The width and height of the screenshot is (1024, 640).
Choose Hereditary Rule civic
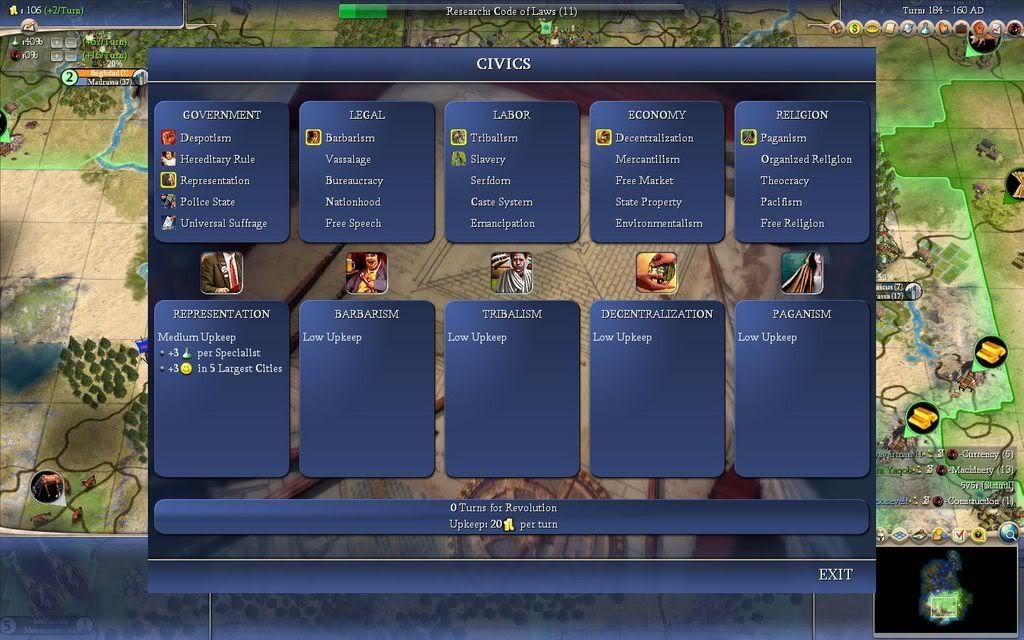(x=216, y=159)
